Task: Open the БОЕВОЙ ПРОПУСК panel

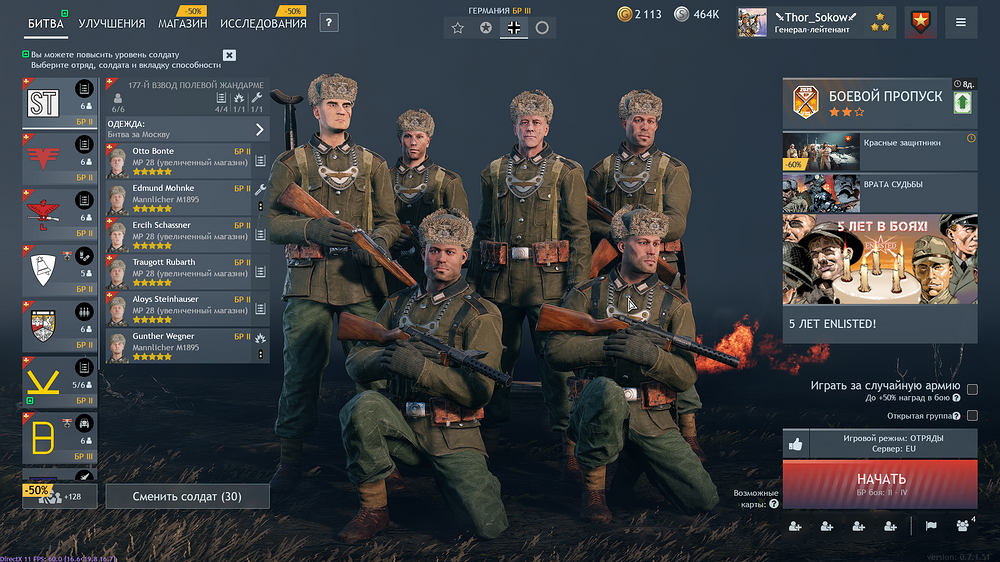Action: point(879,103)
